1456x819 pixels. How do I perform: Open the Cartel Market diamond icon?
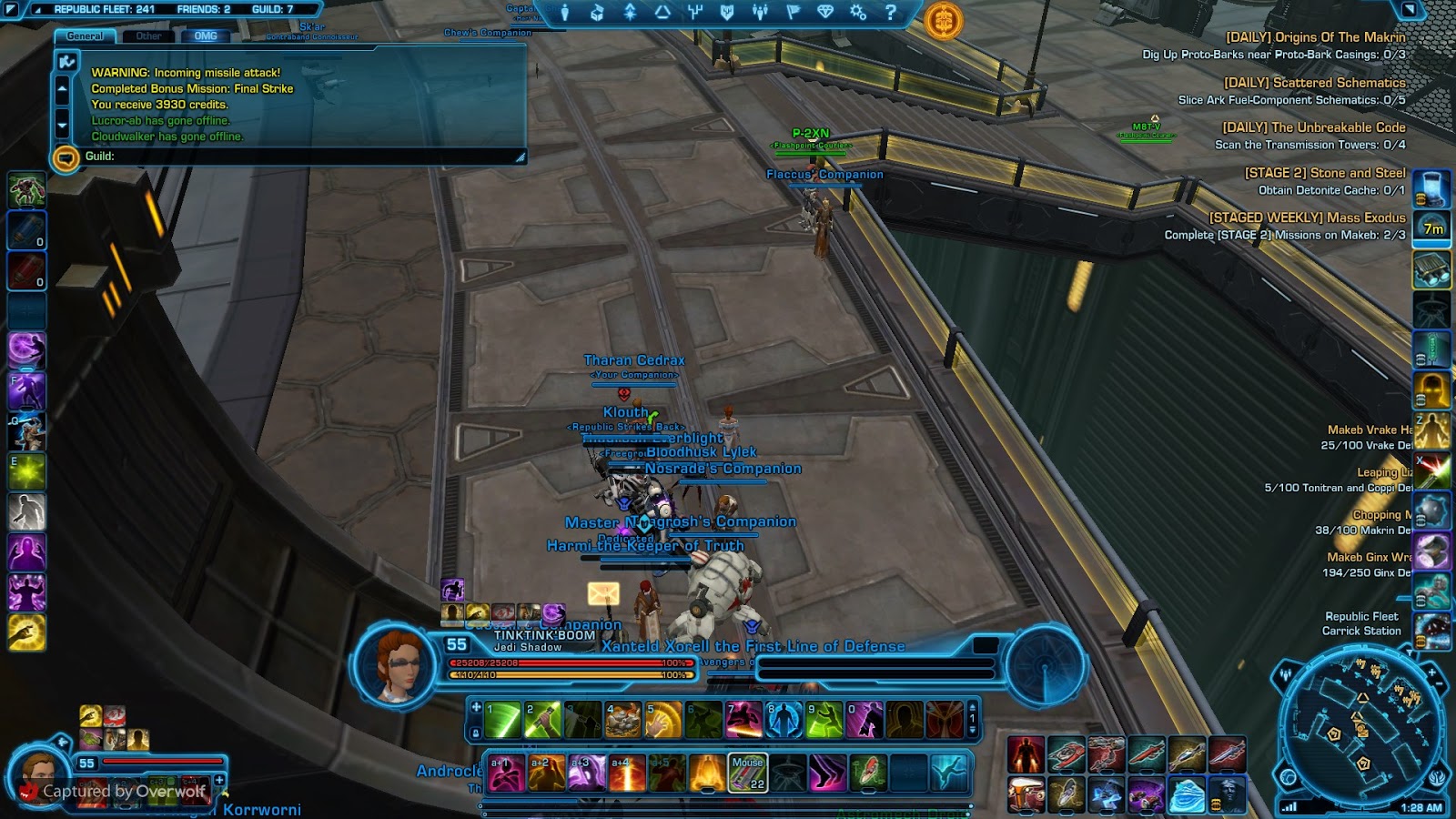(826, 11)
